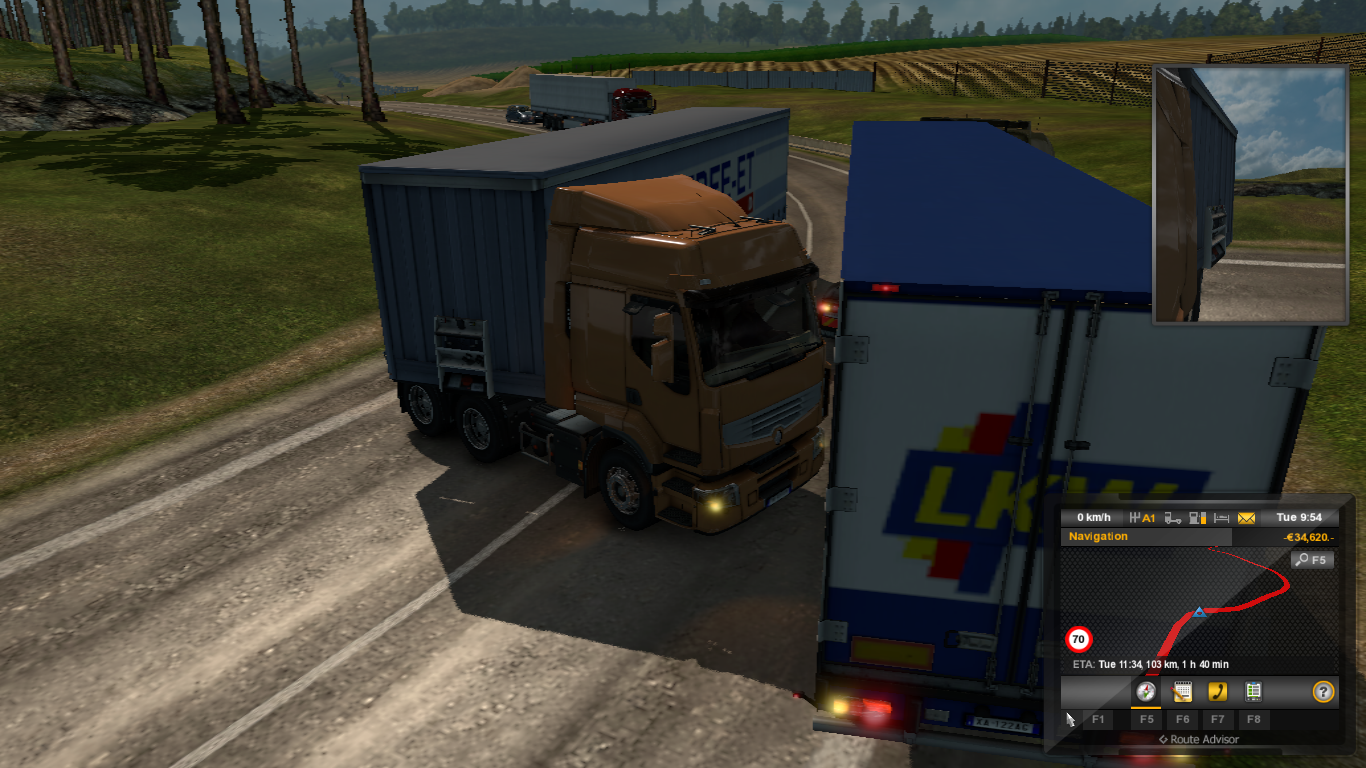Screen dimensions: 1366x768
Task: Open the truck diagnostics list icon
Action: [x=1254, y=691]
